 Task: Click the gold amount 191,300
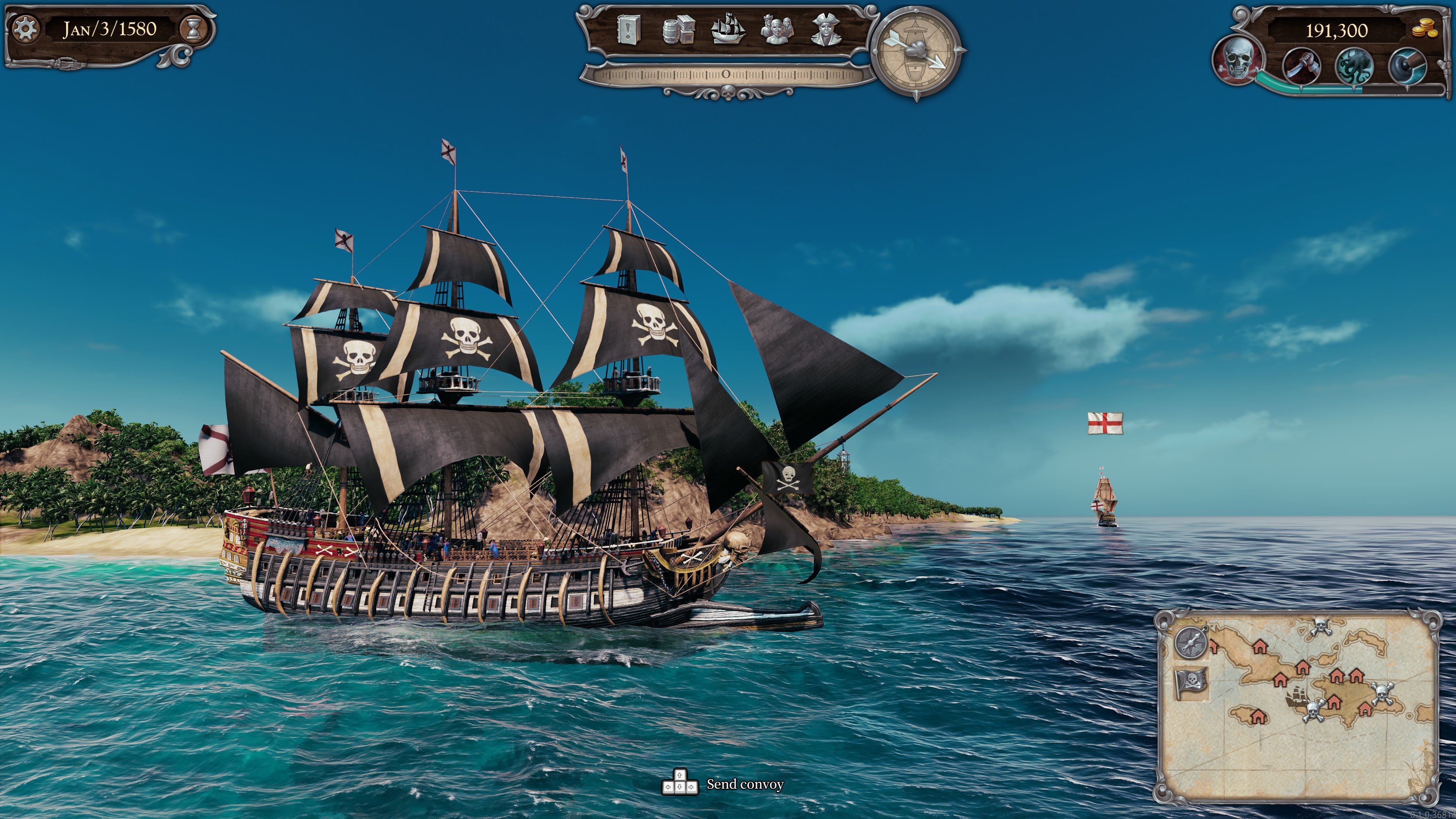(x=1338, y=31)
